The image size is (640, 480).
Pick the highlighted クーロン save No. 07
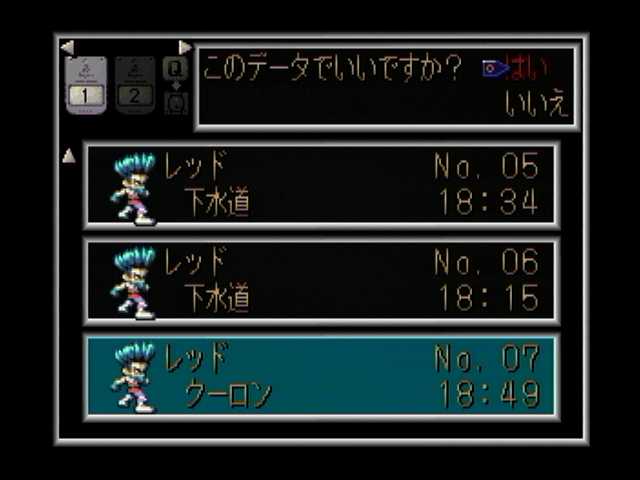pyautogui.click(x=322, y=376)
